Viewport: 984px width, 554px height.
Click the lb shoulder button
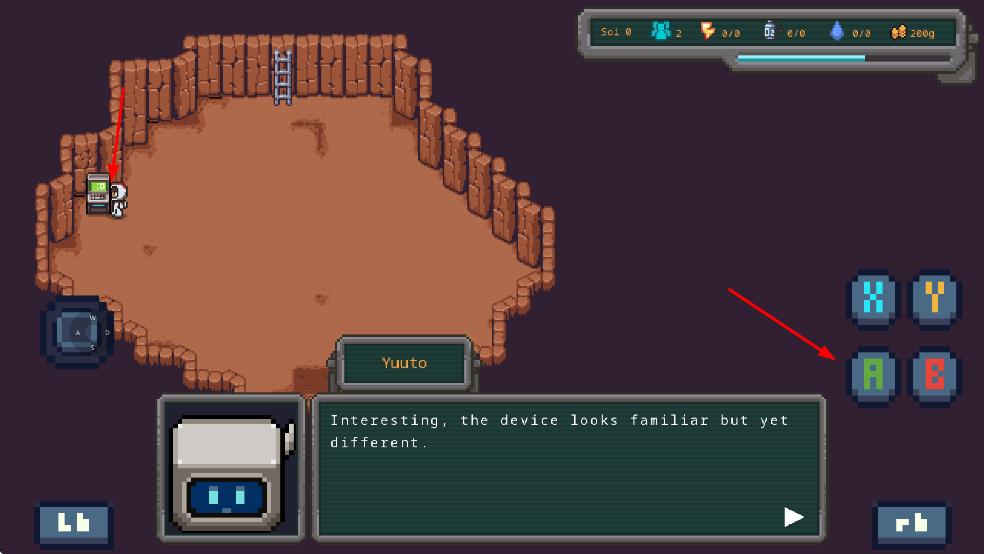pyautogui.click(x=74, y=524)
